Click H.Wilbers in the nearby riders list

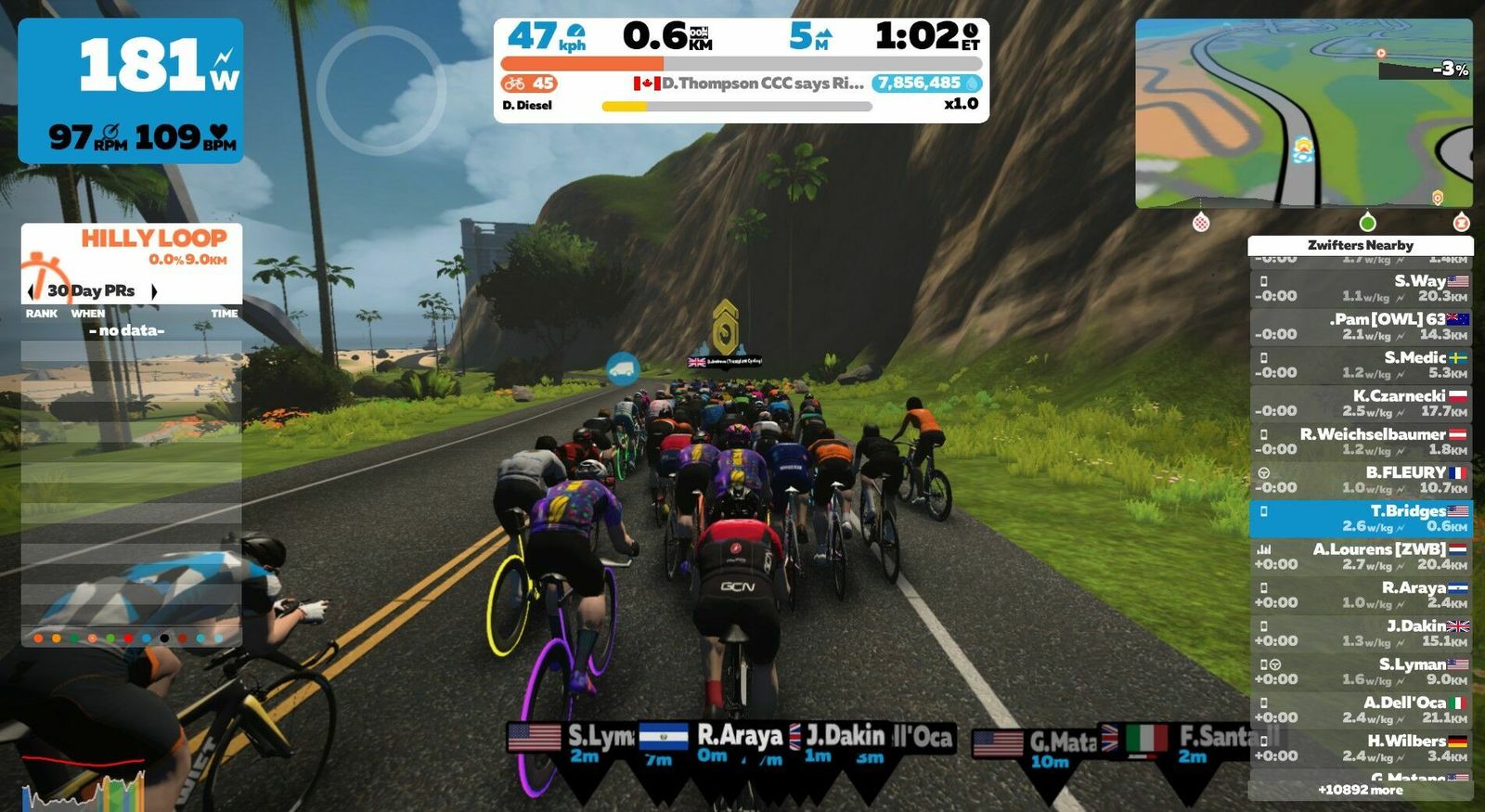(1360, 748)
